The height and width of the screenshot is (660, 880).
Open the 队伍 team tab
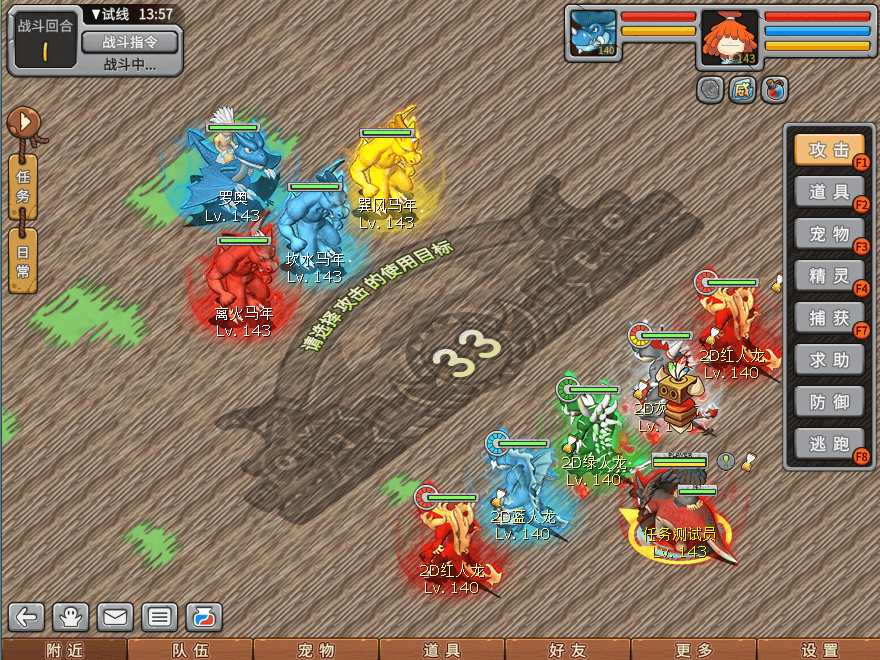point(189,650)
